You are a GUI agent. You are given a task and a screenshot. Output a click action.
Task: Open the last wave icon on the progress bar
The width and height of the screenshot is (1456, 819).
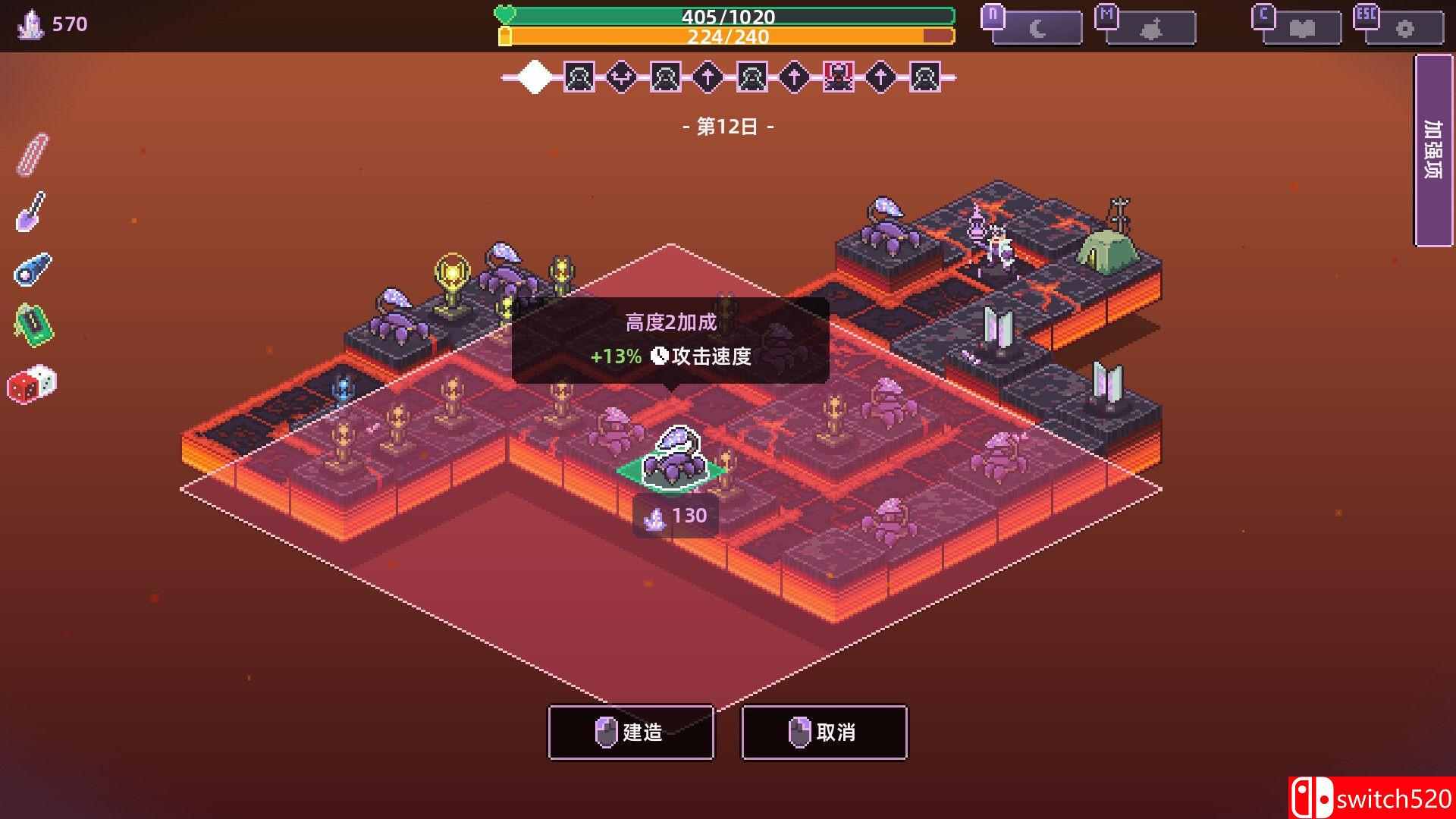[x=926, y=77]
